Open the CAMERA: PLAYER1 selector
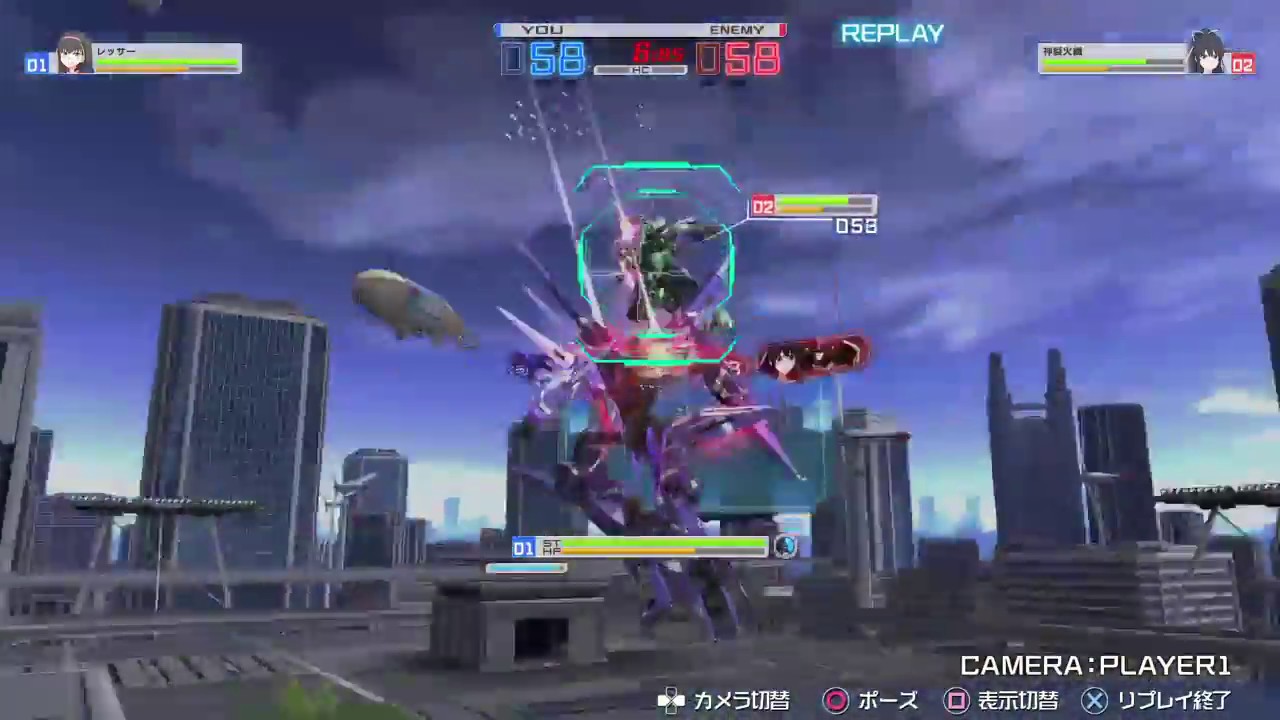The width and height of the screenshot is (1280, 720). click(x=1095, y=665)
